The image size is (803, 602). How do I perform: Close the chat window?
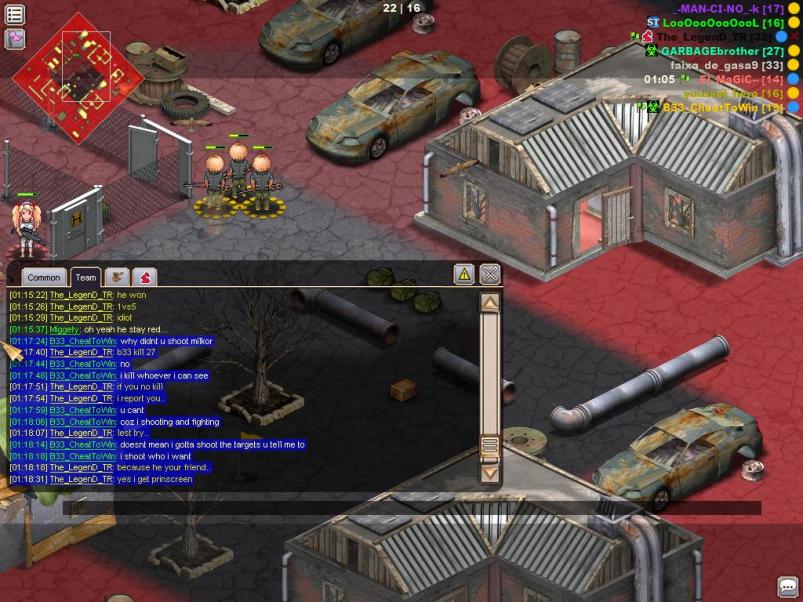pos(489,274)
